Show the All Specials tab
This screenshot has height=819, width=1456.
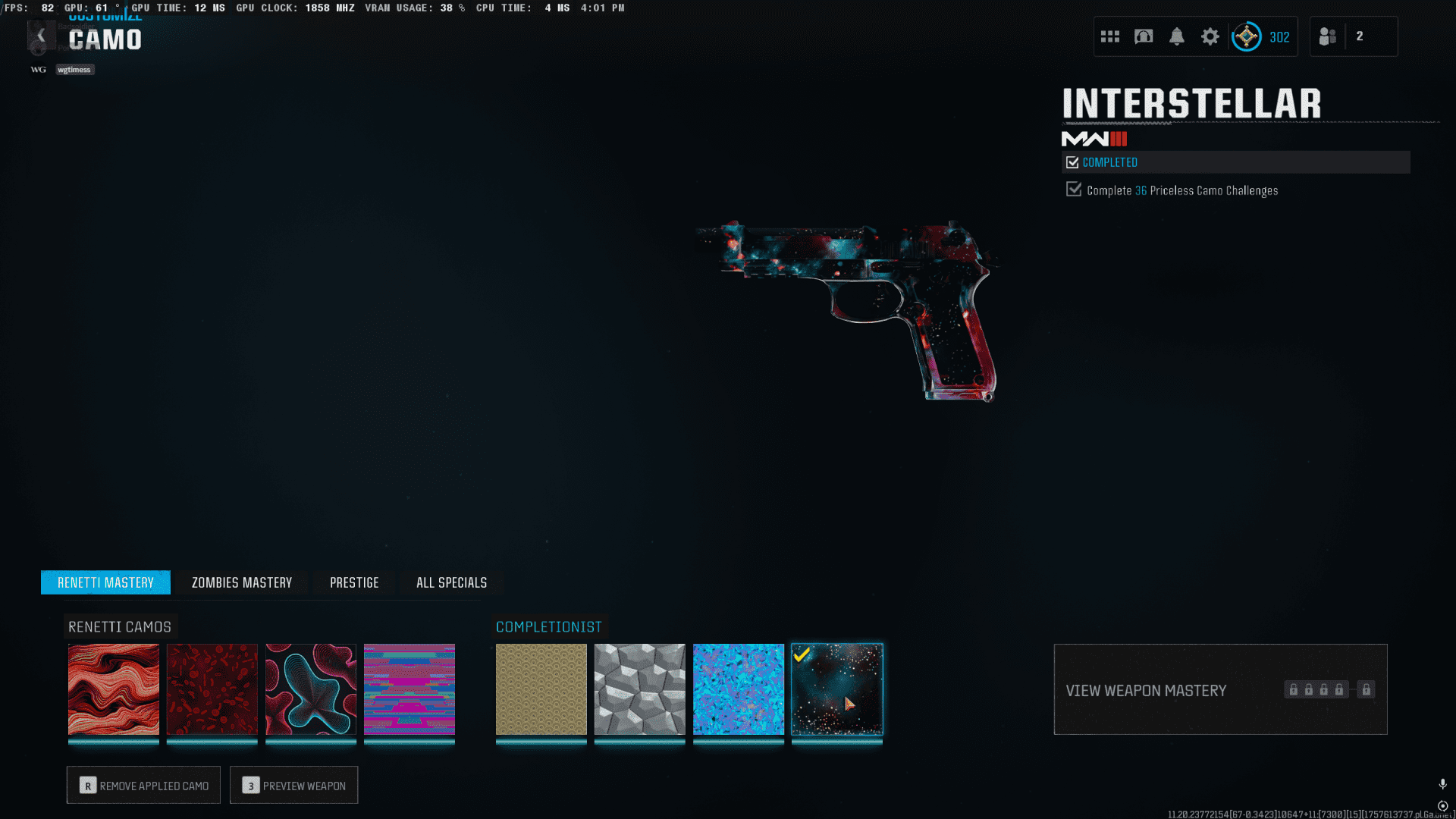tap(451, 582)
